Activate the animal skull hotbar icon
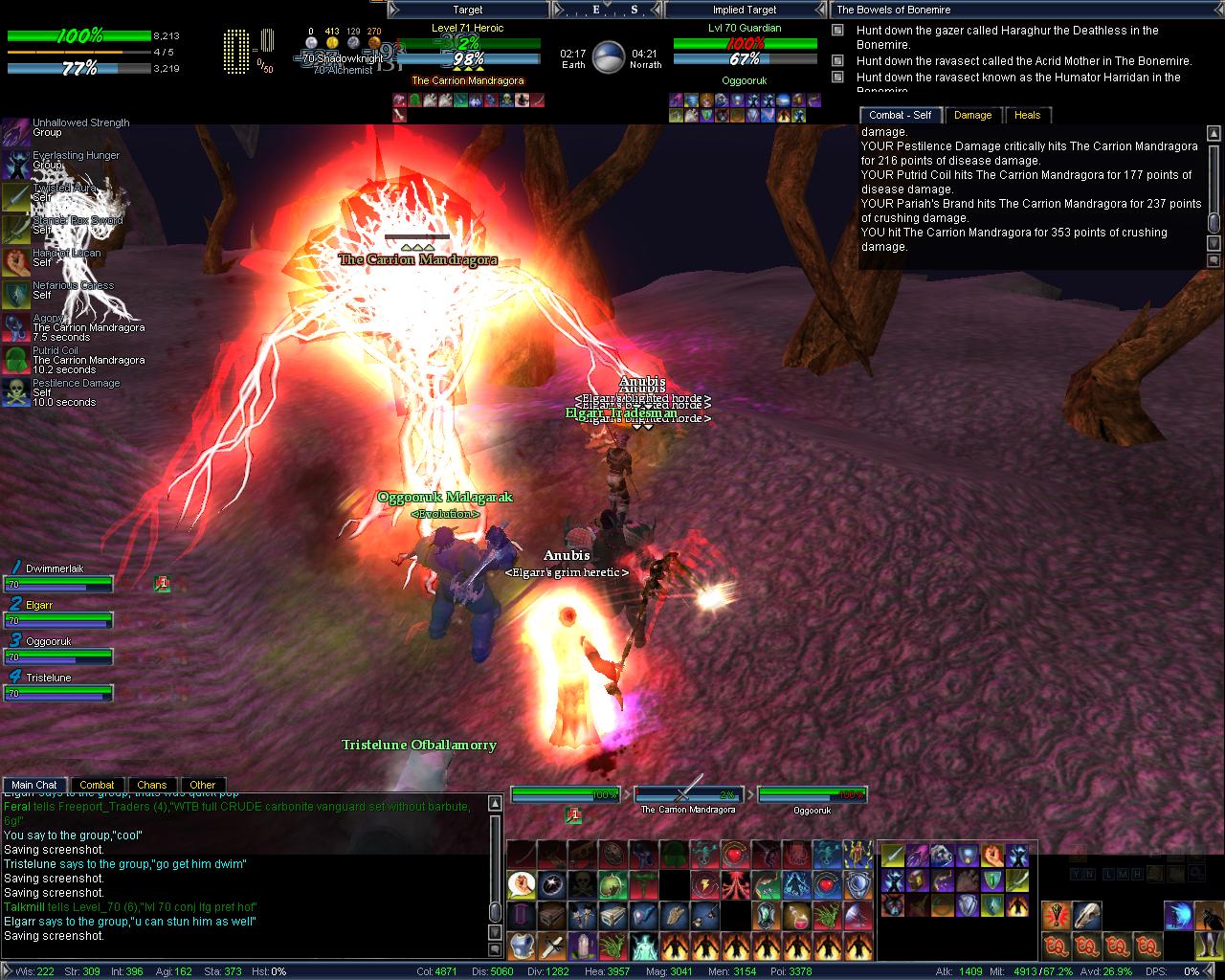The image size is (1225, 980). tap(1086, 916)
